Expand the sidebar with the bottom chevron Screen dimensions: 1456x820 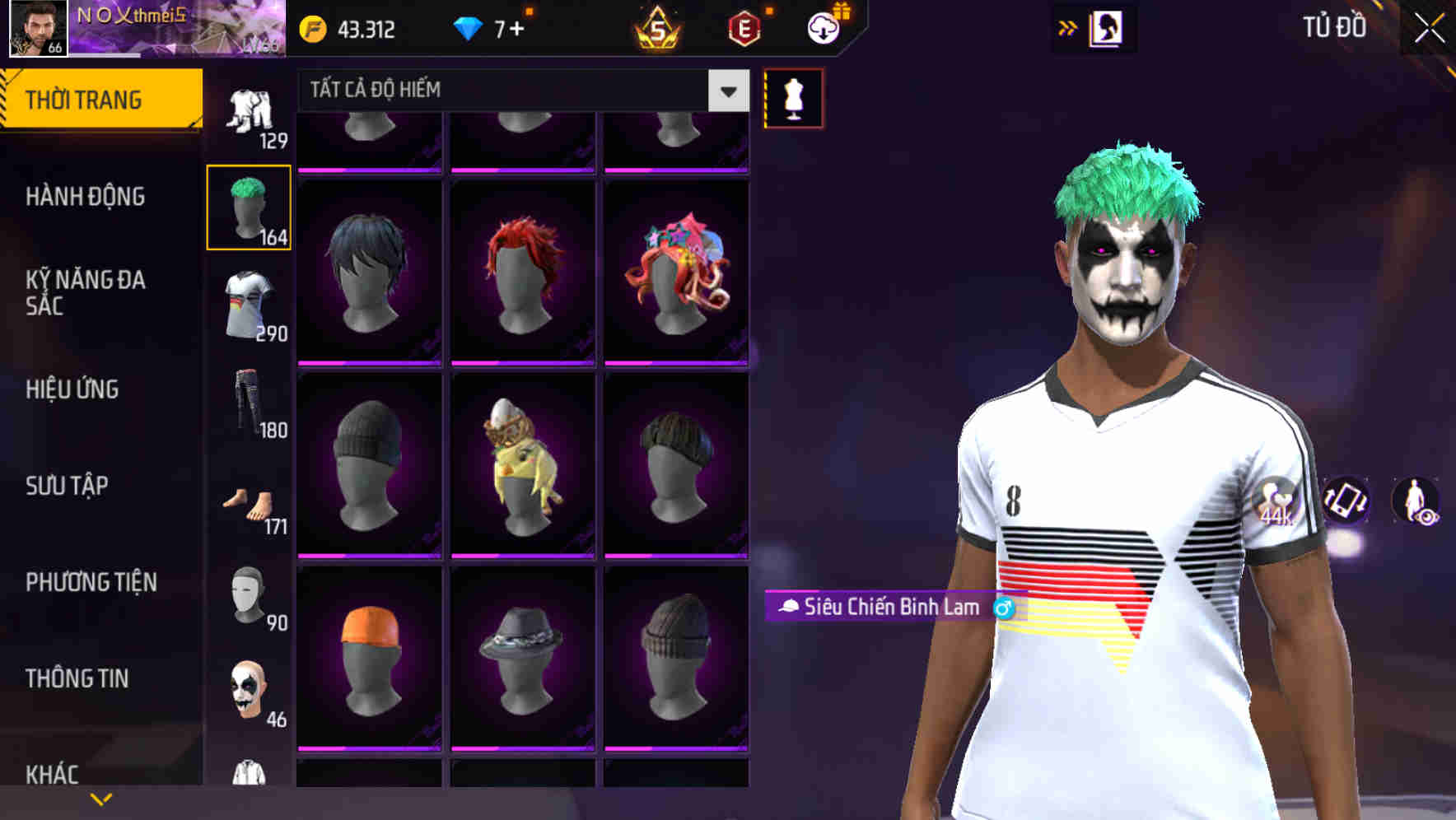[101, 797]
